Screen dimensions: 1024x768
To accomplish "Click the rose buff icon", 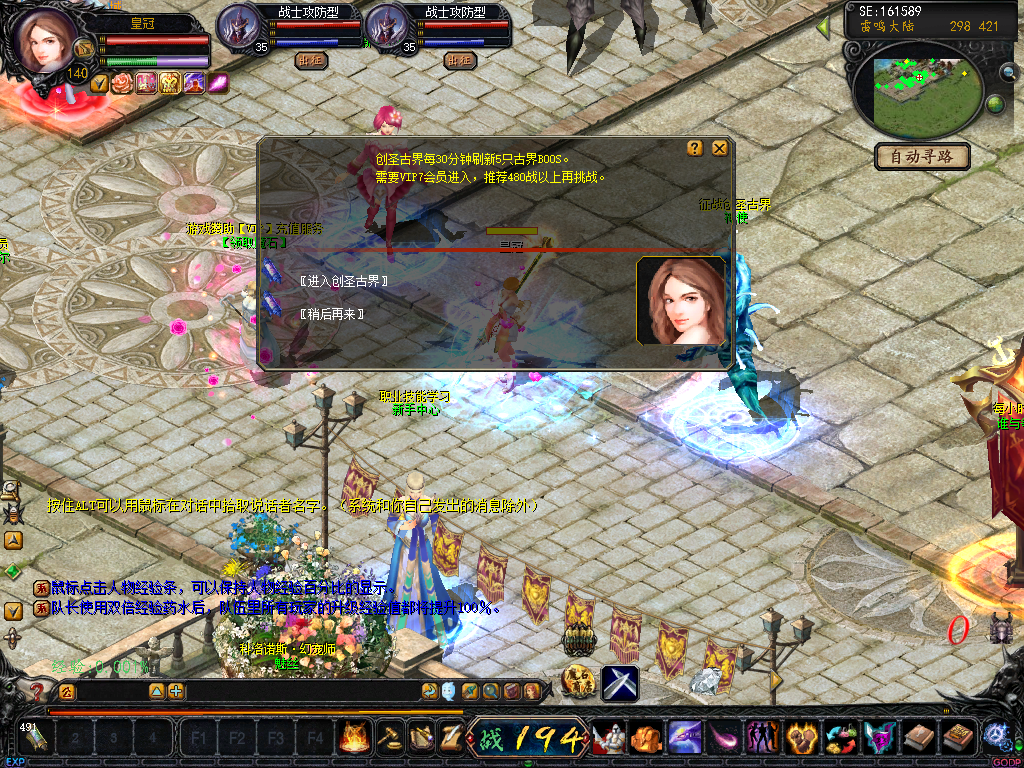I will pos(122,84).
